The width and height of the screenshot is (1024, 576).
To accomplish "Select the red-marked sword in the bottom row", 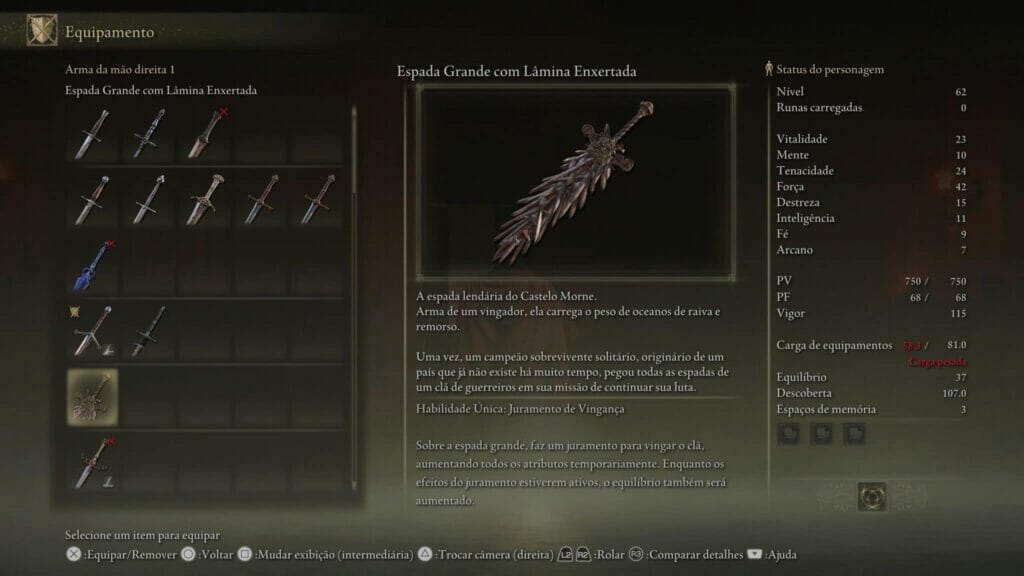I will (92, 460).
